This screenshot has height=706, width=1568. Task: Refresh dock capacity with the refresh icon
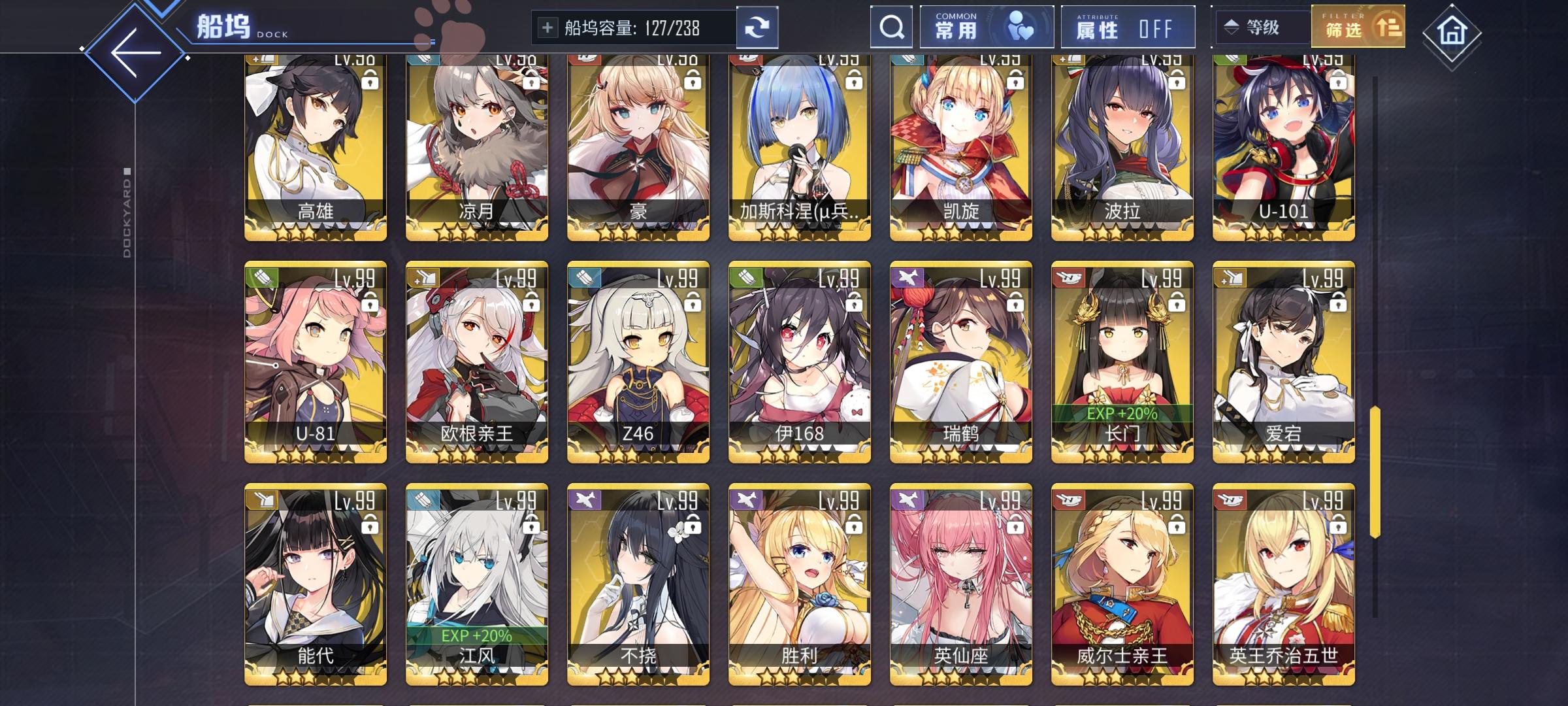pos(759,27)
